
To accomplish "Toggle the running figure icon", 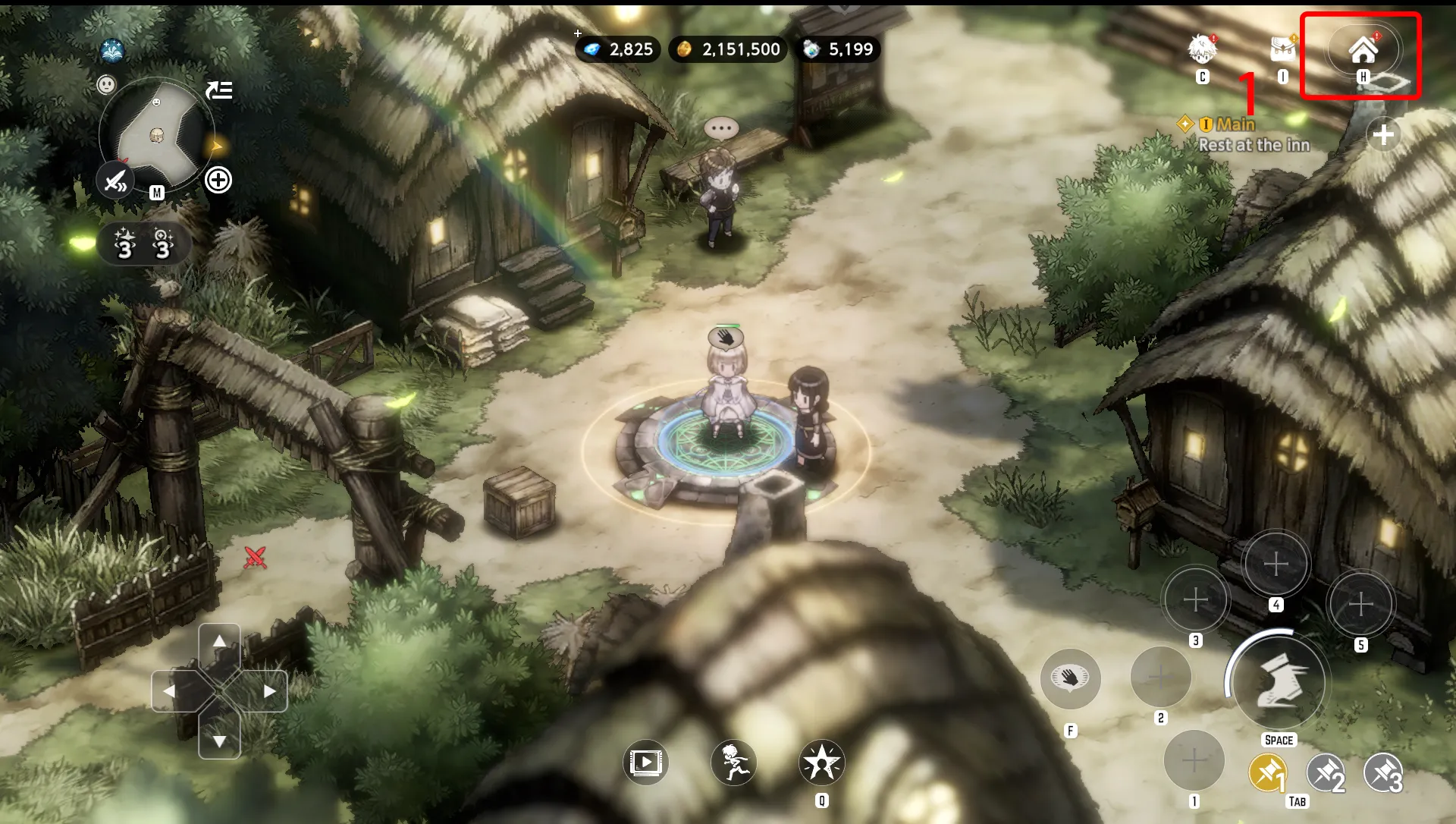I will [x=733, y=762].
